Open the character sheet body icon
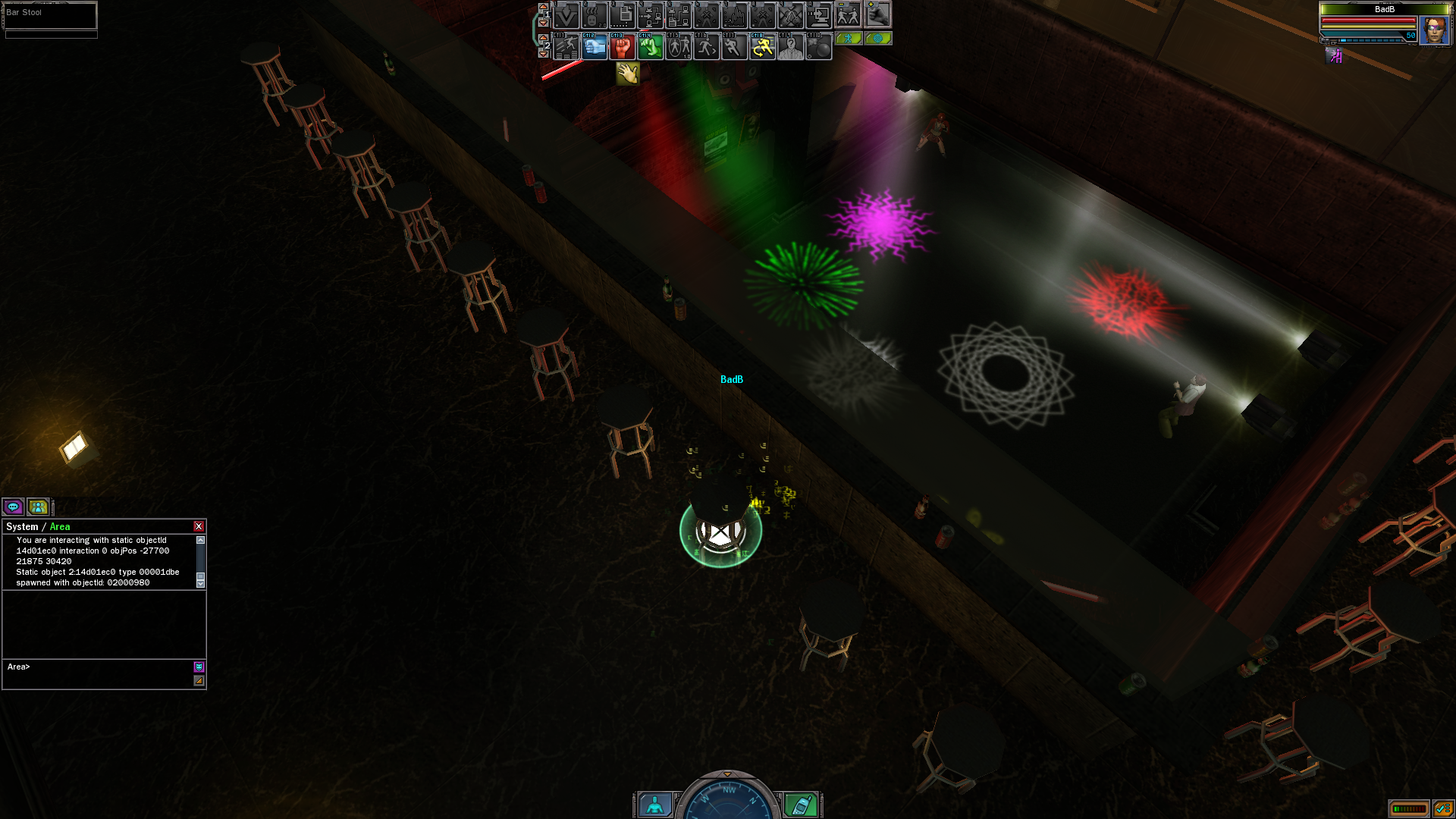This screenshot has height=819, width=1456. (x=654, y=805)
